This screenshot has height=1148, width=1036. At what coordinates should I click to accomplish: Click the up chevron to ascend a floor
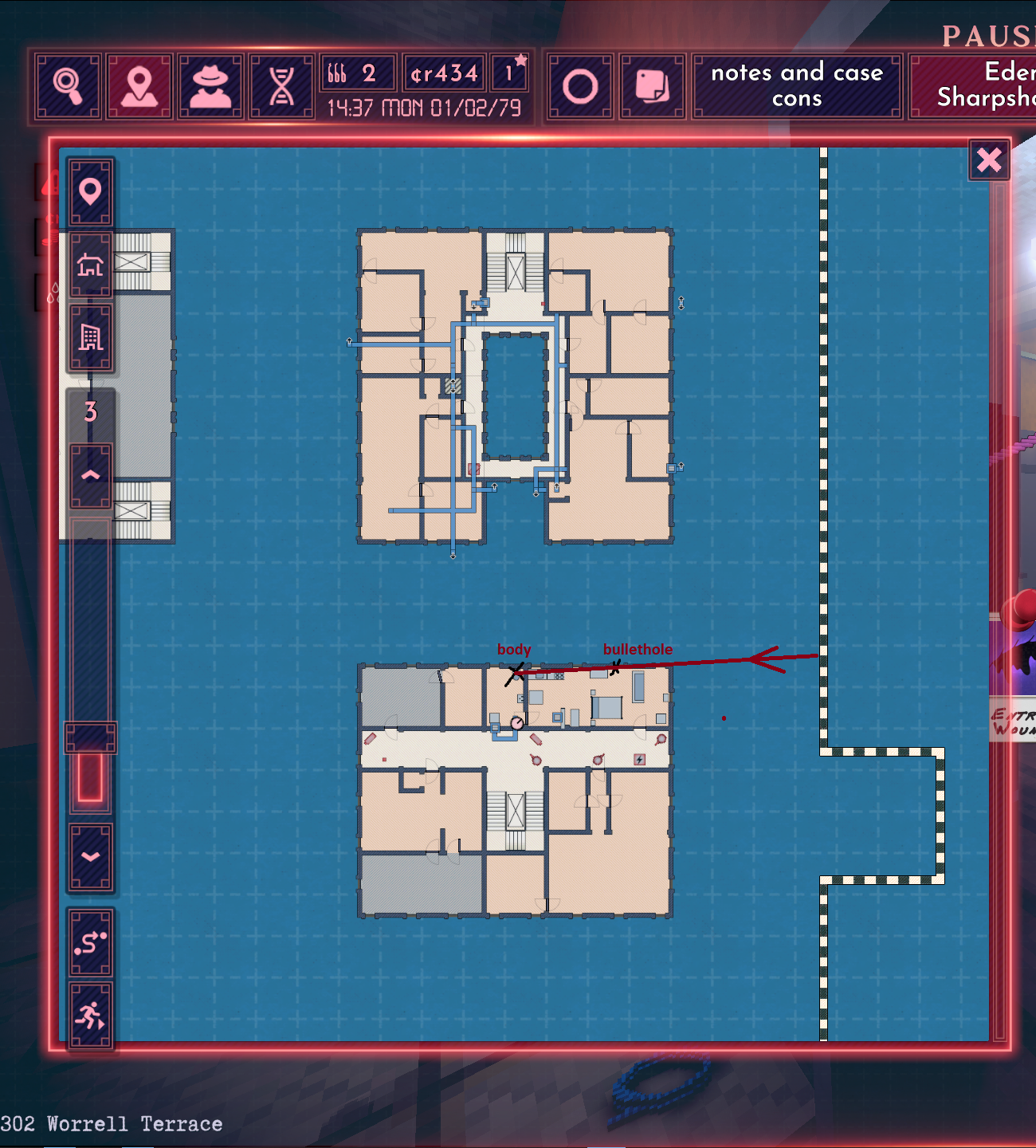(x=90, y=474)
